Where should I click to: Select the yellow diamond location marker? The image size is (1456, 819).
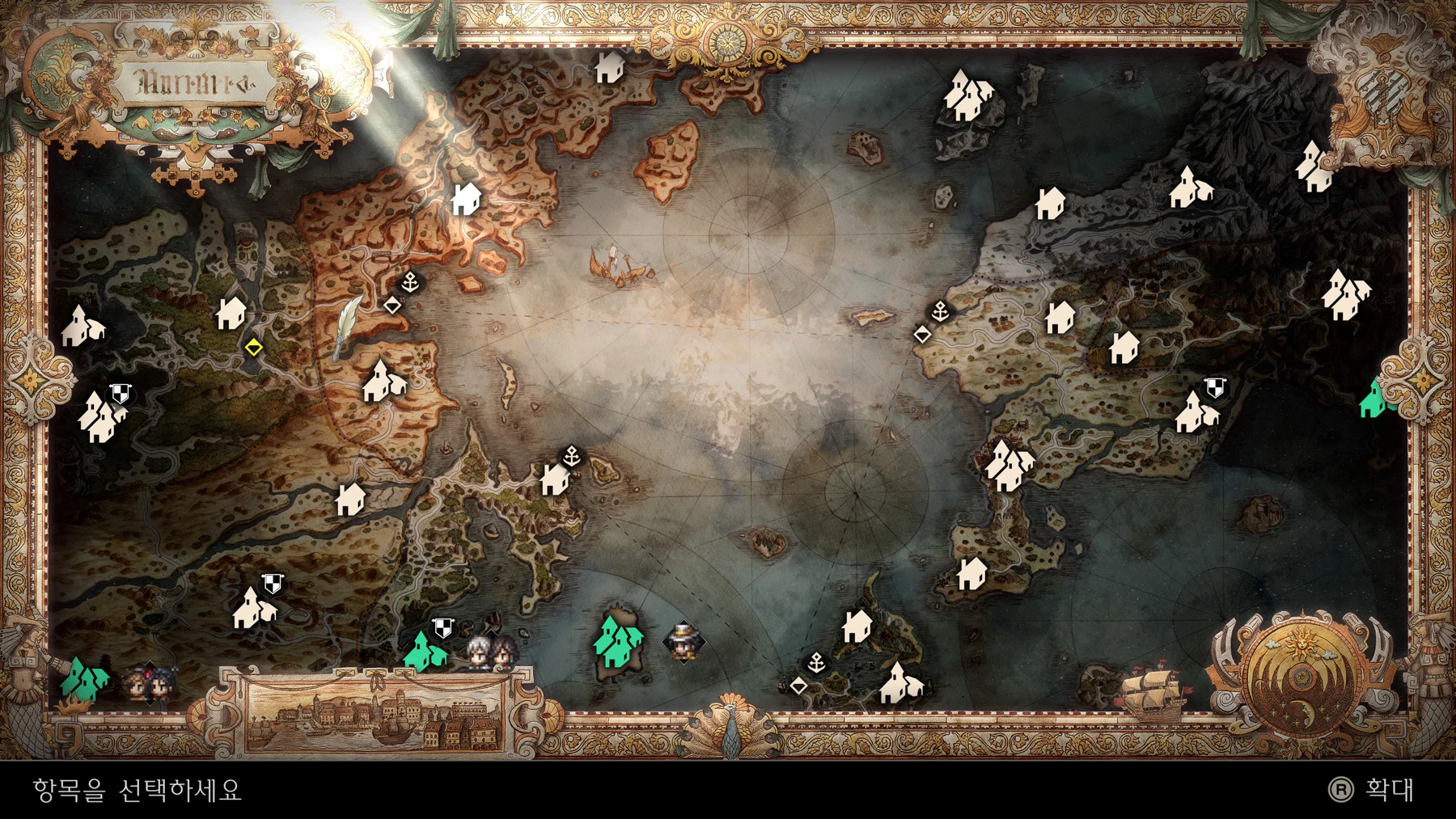click(254, 348)
